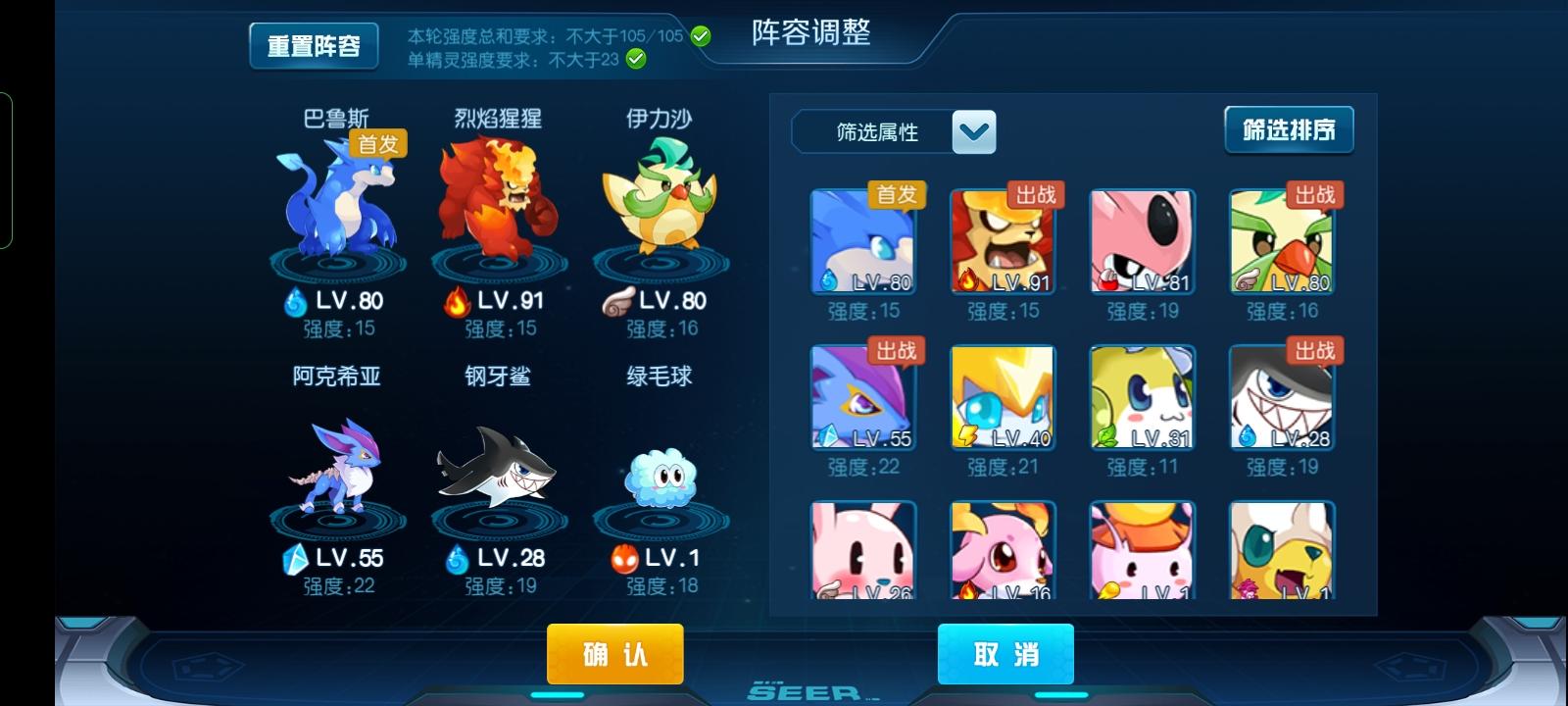
Task: Expand the 筛选排序 sorting options
Action: click(x=1288, y=128)
